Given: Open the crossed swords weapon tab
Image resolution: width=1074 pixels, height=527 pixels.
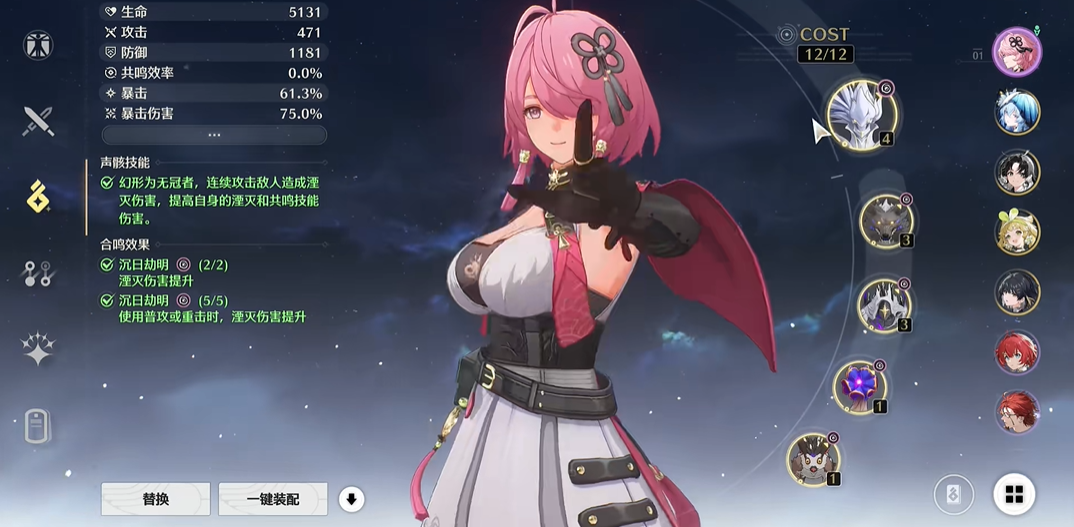Looking at the screenshot, I should pos(38,121).
